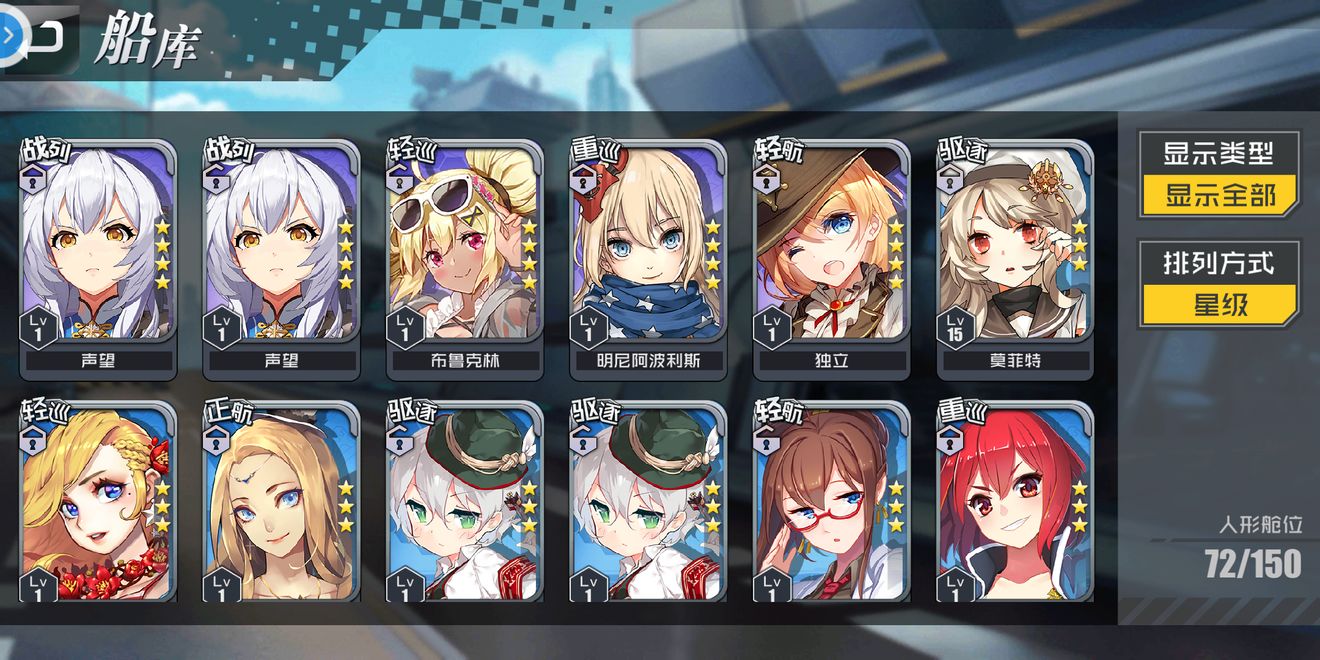Change the 星级 sort order
The width and height of the screenshot is (1320, 660).
[x=1220, y=303]
